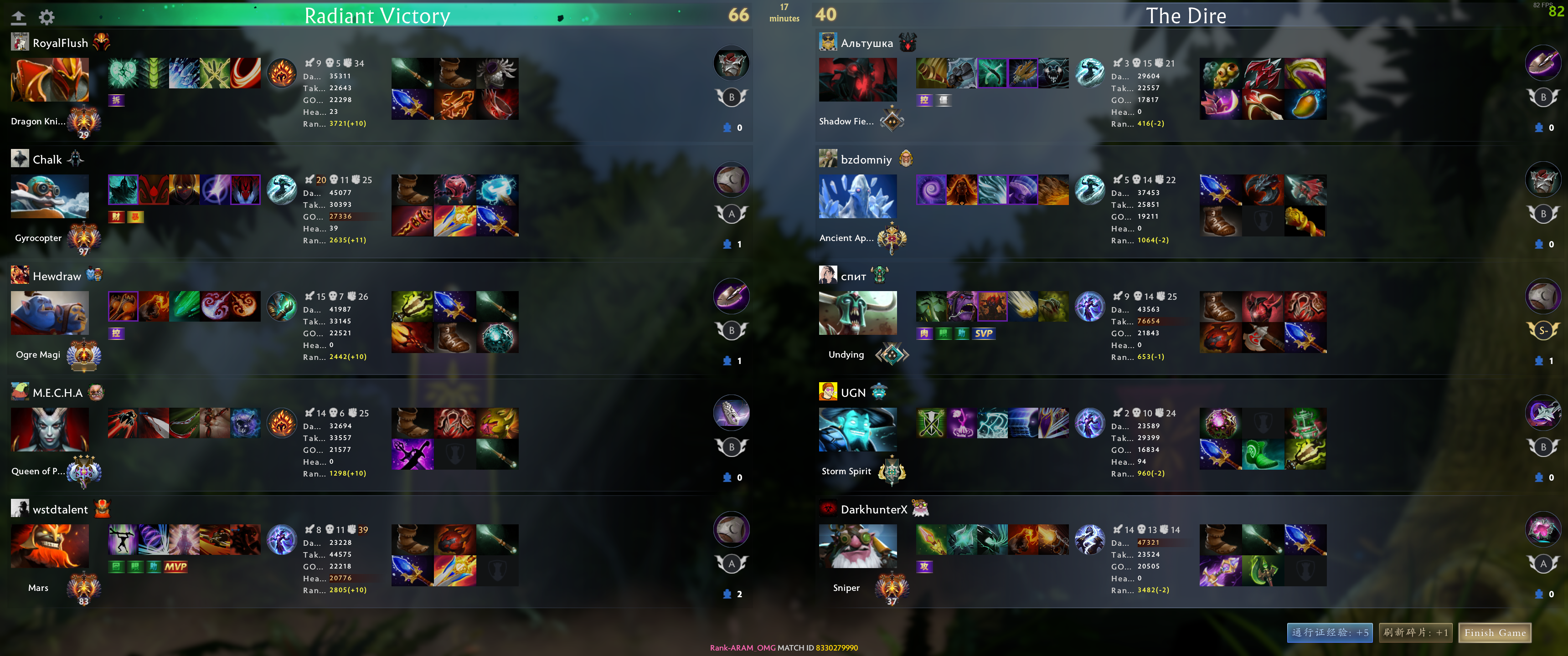Click the upload/share replay icon at top left

pos(19,17)
